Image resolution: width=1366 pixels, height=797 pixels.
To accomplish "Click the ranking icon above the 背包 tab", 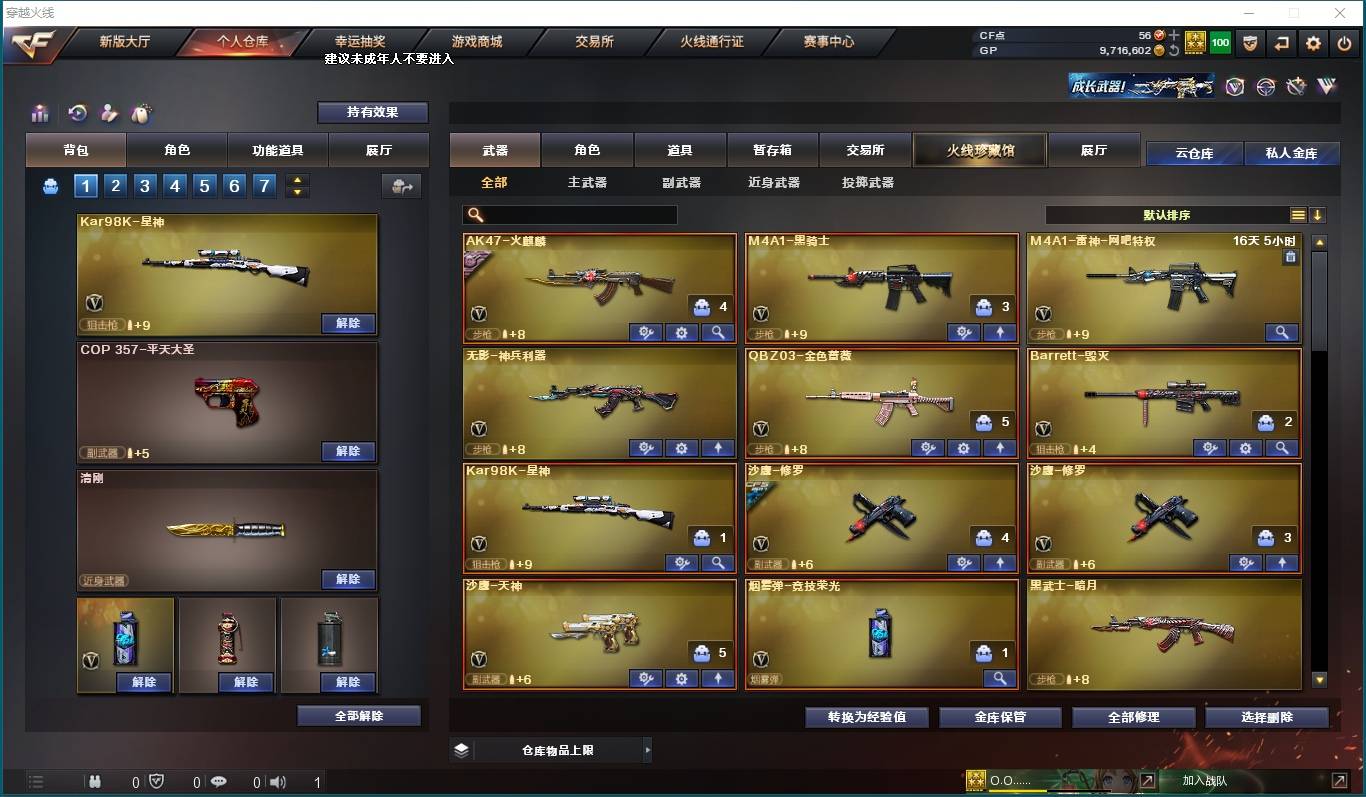I will pyautogui.click(x=40, y=113).
